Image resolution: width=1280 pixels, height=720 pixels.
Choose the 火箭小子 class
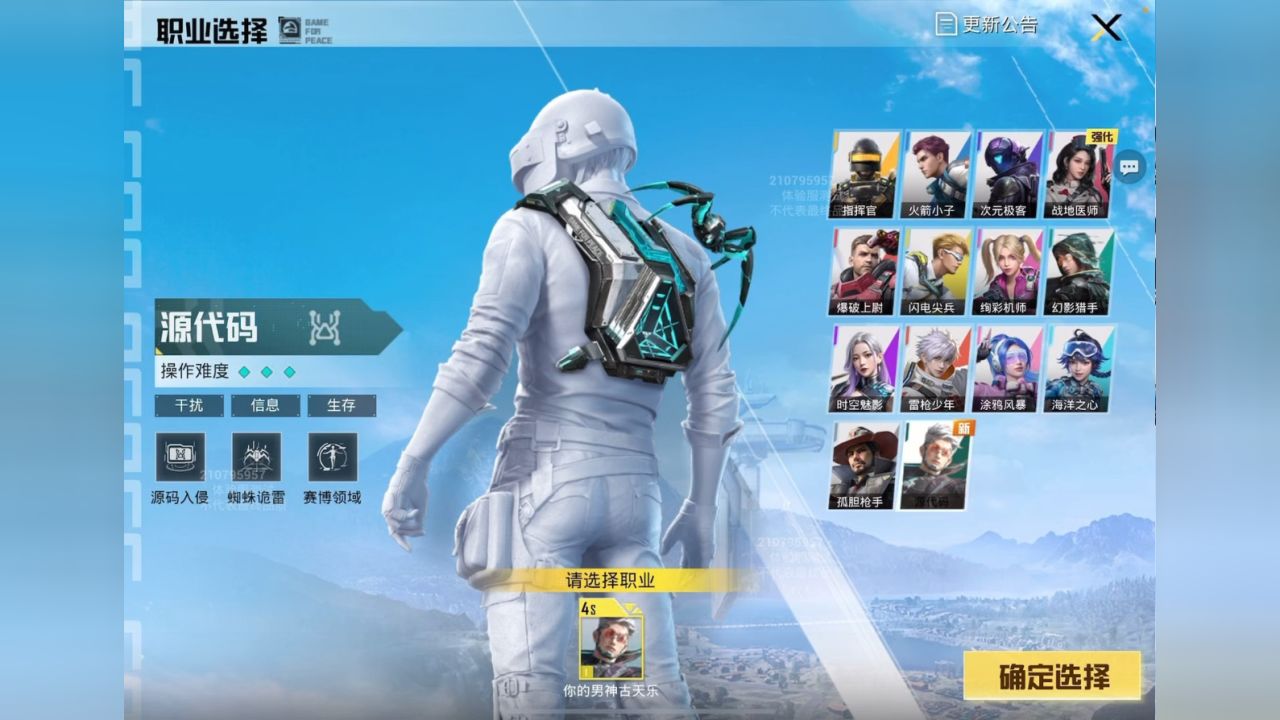(936, 174)
